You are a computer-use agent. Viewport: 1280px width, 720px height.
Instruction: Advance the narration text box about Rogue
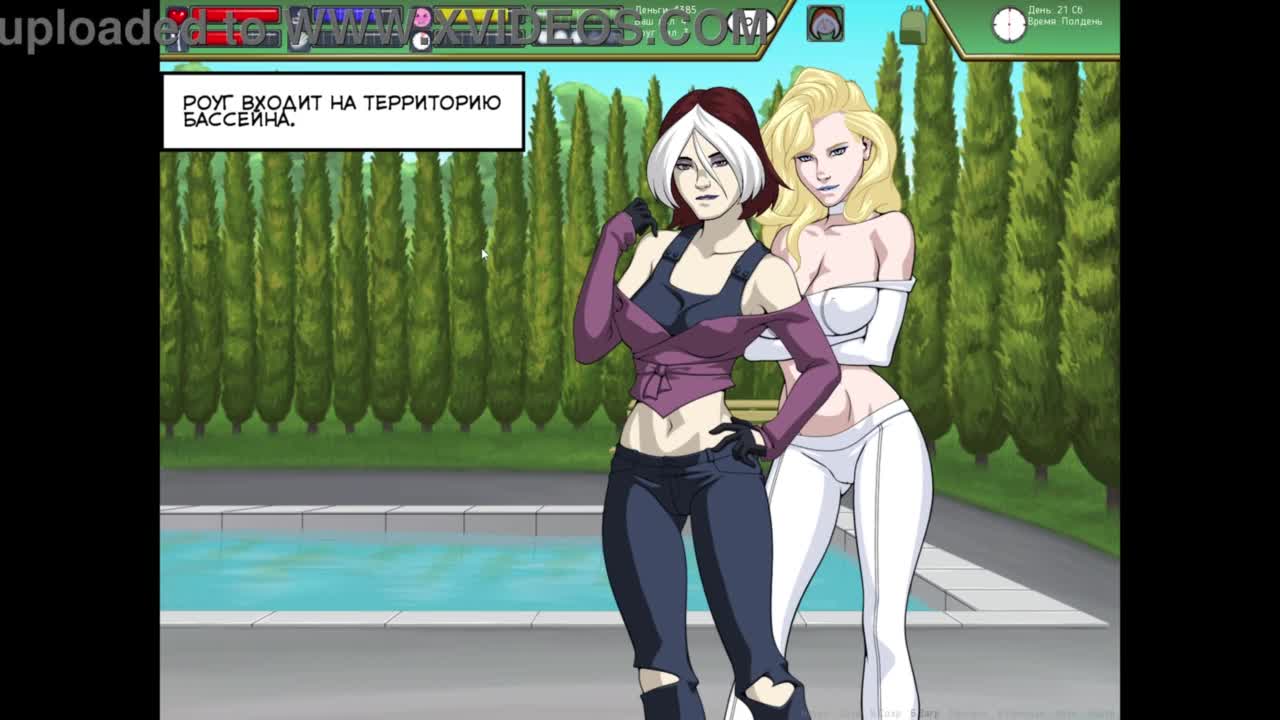point(342,111)
